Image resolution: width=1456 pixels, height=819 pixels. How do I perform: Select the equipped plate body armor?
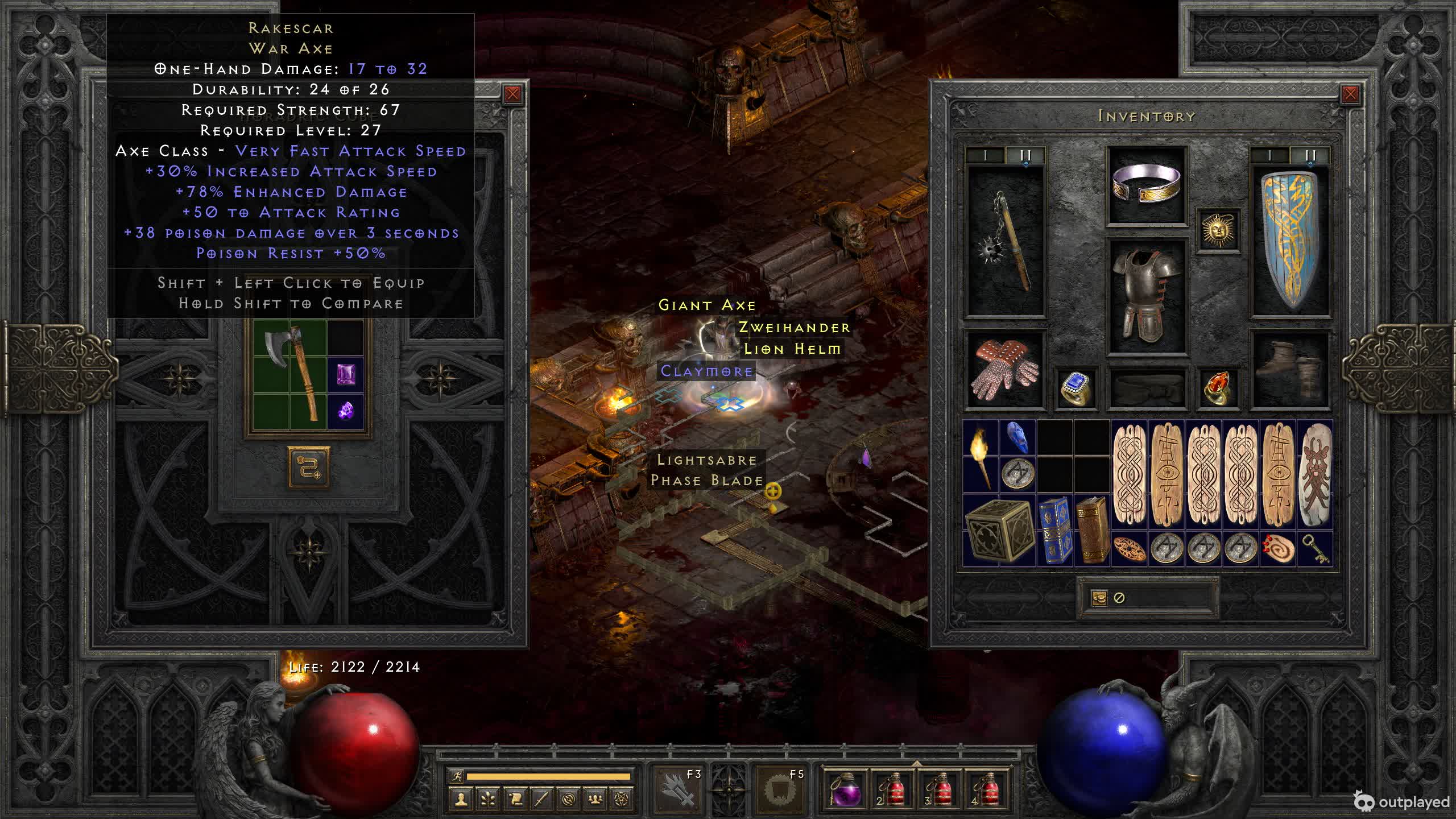coord(1147,296)
